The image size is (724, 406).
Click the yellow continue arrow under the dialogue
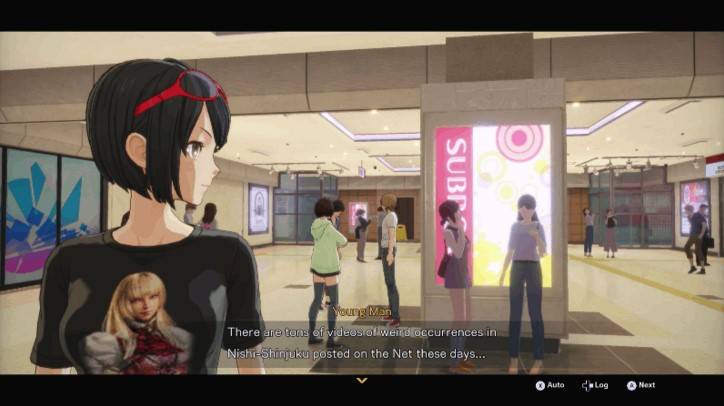coord(362,380)
